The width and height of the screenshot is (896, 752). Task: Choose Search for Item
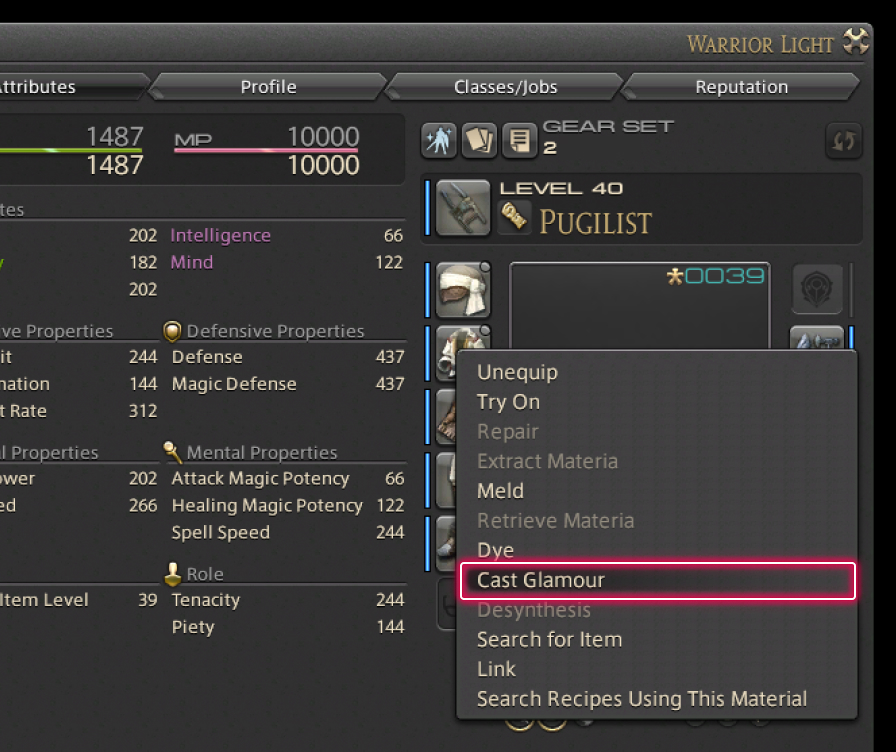pos(549,639)
